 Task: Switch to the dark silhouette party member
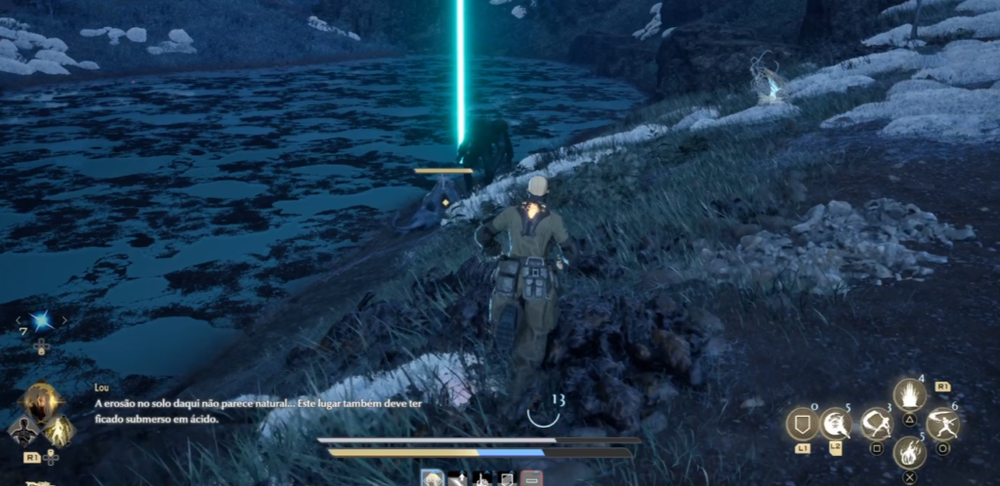(x=22, y=431)
